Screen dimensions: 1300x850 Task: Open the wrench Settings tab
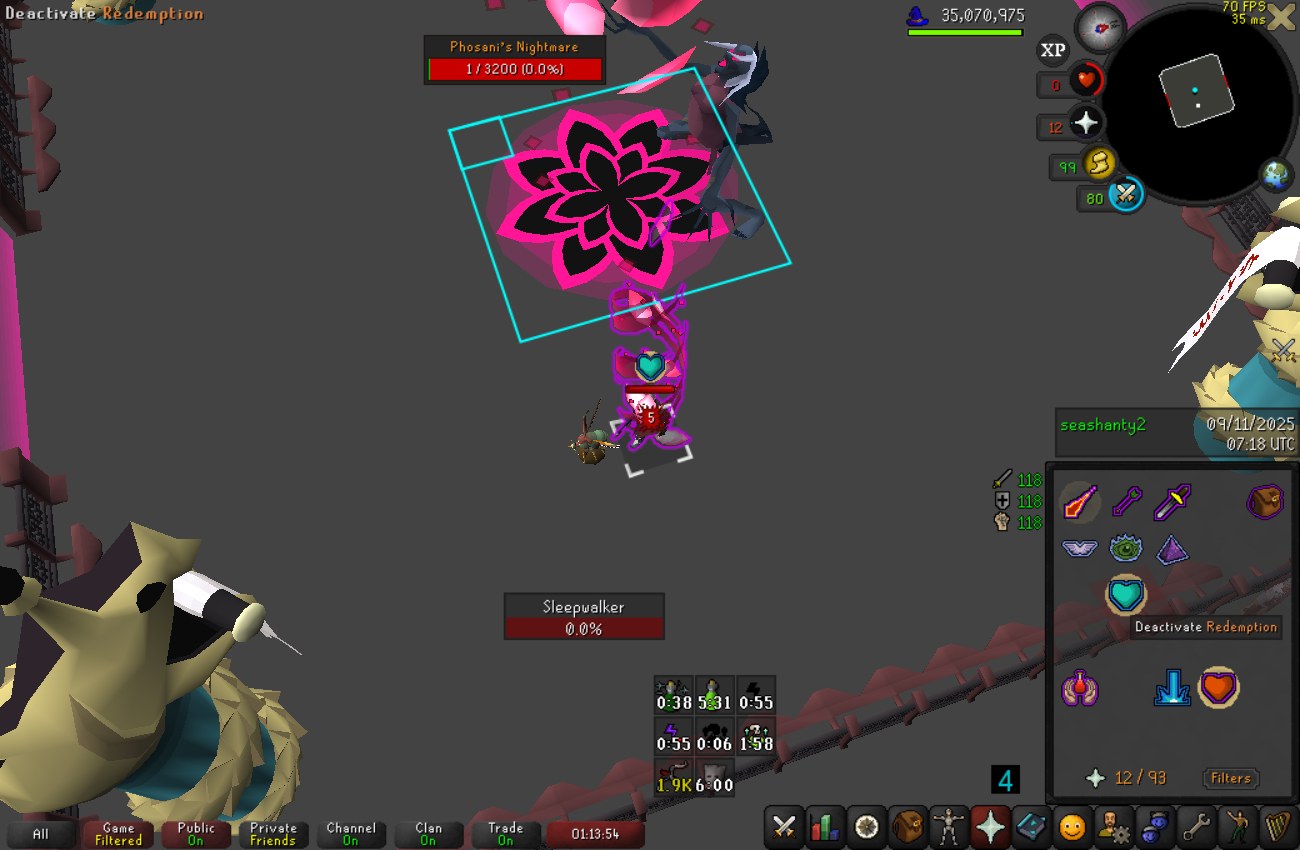tap(1194, 827)
